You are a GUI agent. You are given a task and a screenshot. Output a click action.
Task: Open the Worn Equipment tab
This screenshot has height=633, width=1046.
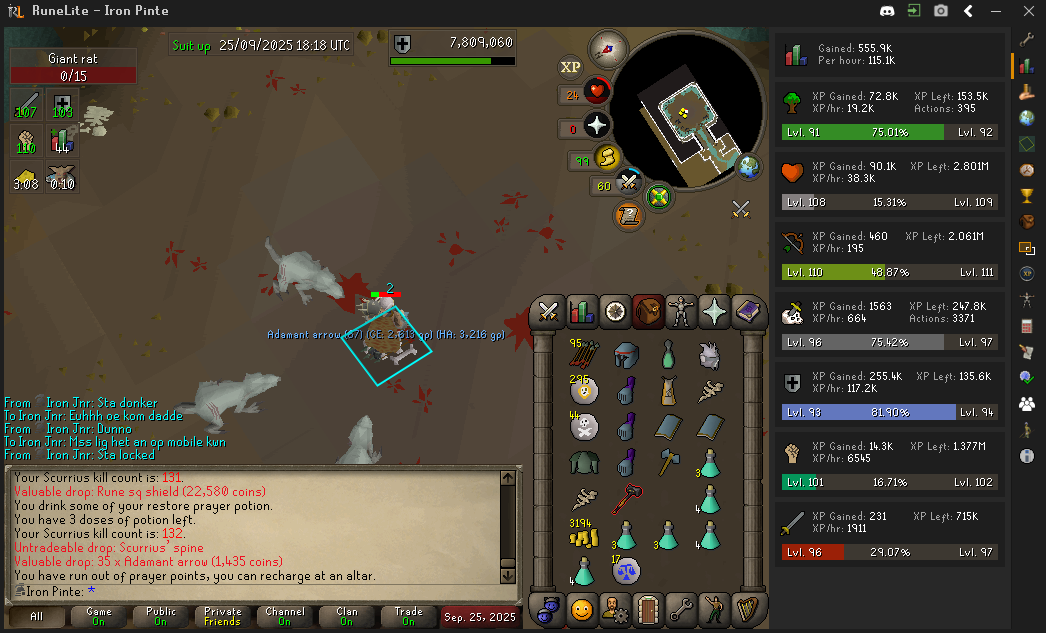682,311
